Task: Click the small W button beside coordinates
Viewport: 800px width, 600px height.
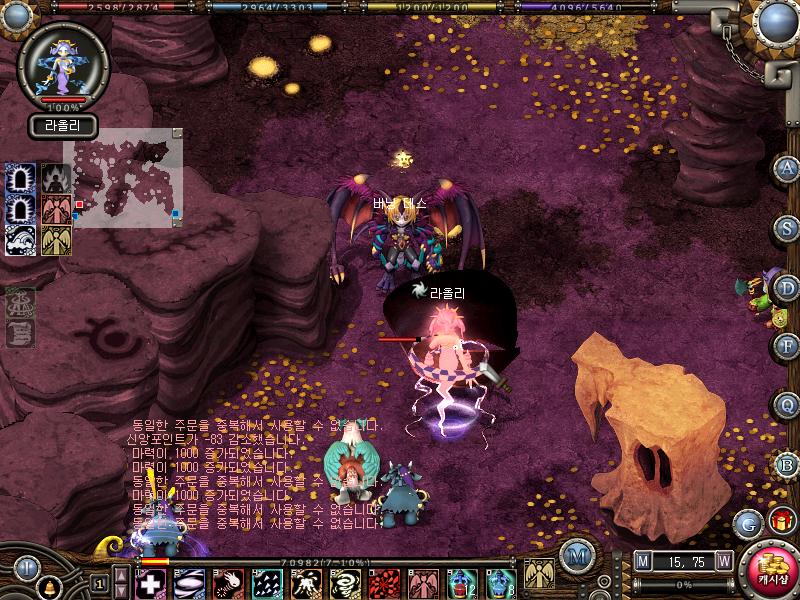Action: pos(723,562)
